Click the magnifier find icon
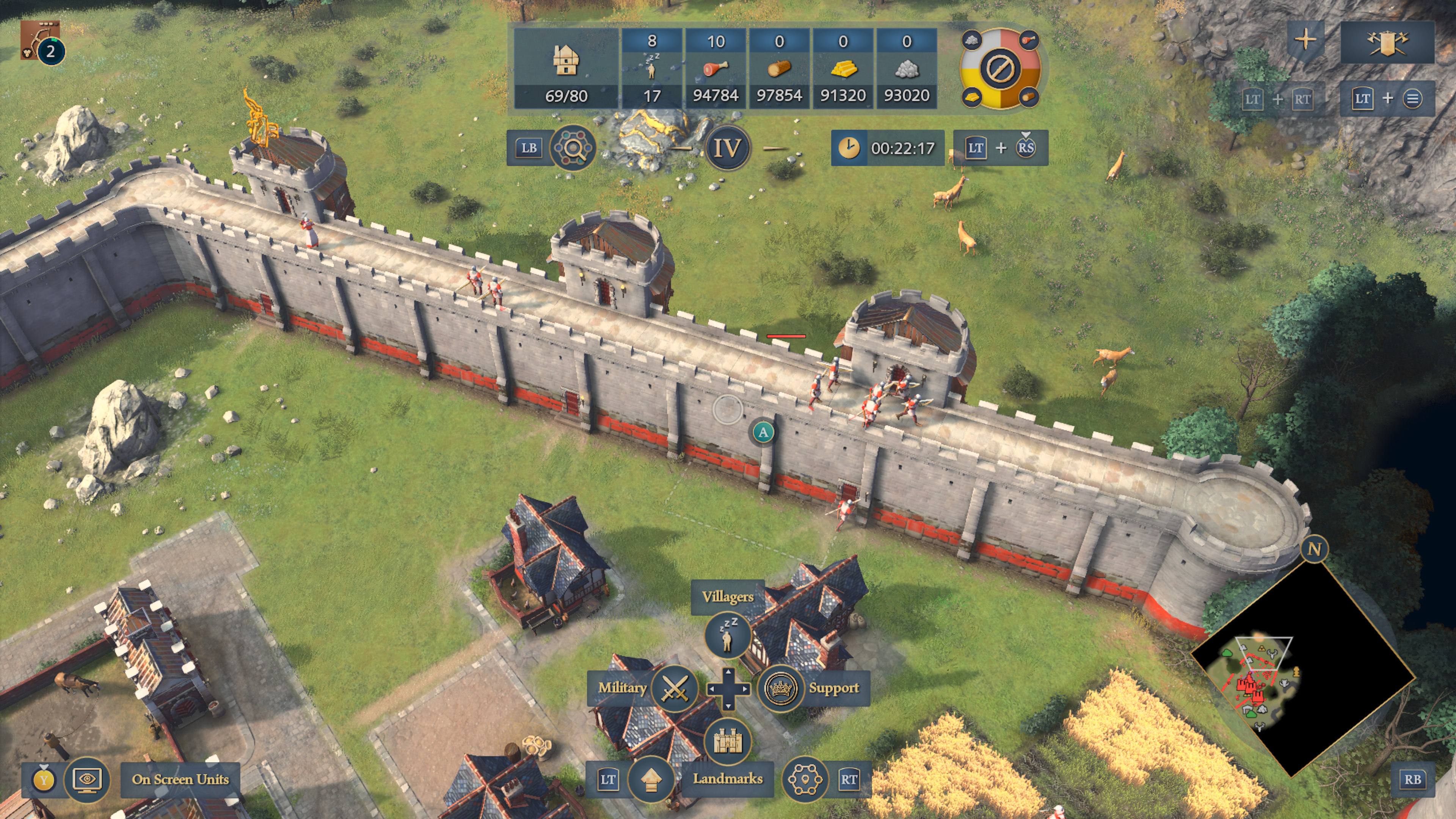1456x819 pixels. (573, 148)
